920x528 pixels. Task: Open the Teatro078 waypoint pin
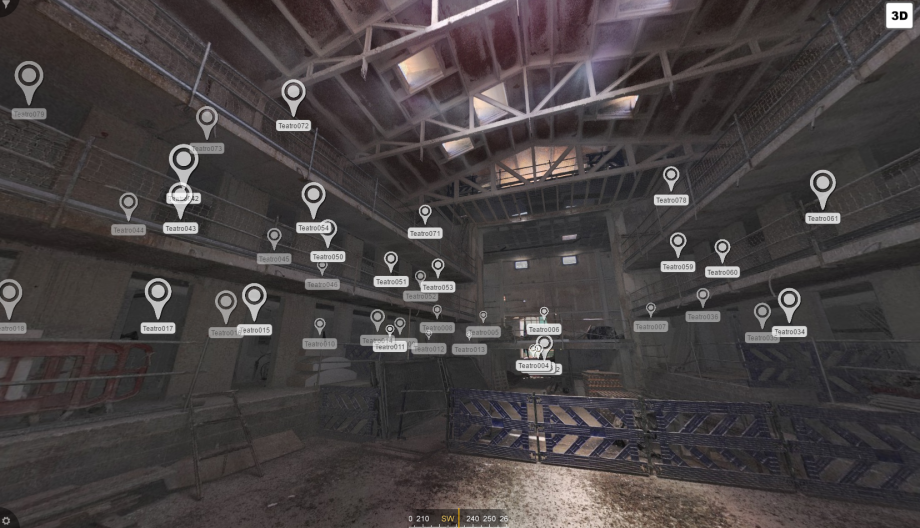671,177
